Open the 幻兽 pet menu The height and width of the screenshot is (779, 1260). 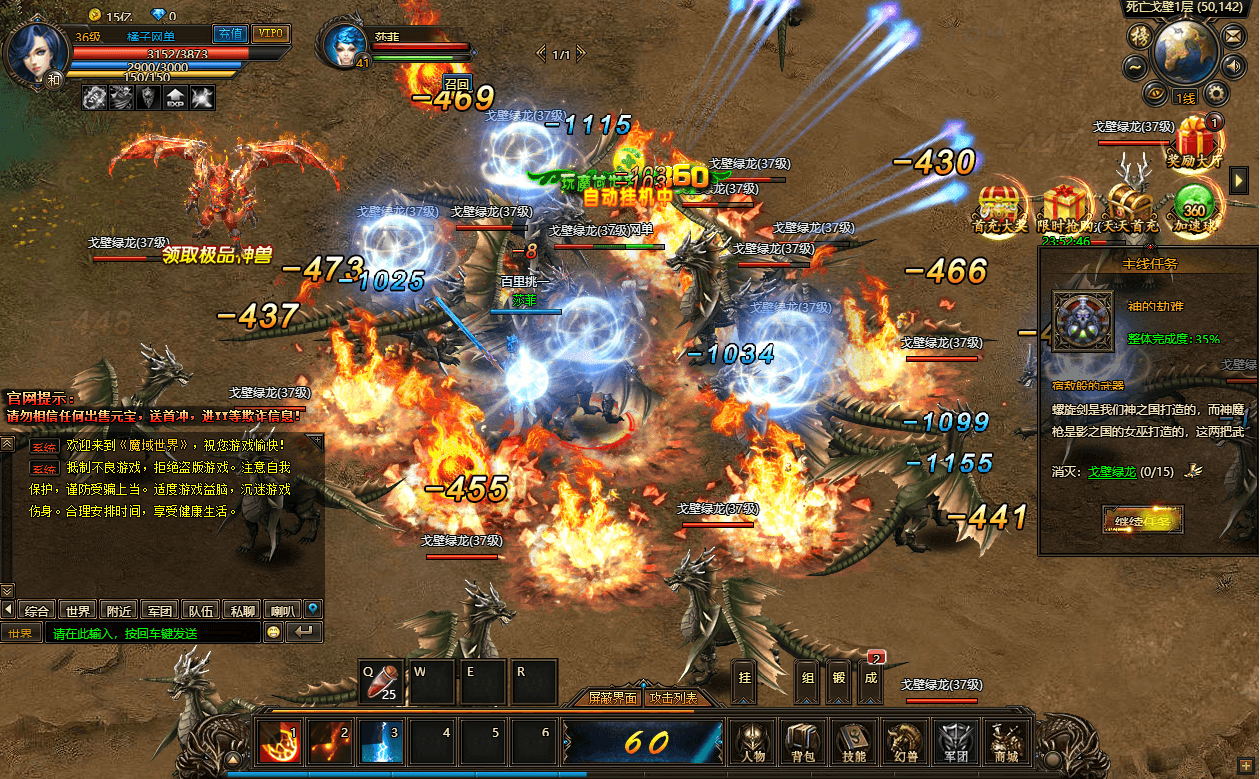[904, 742]
